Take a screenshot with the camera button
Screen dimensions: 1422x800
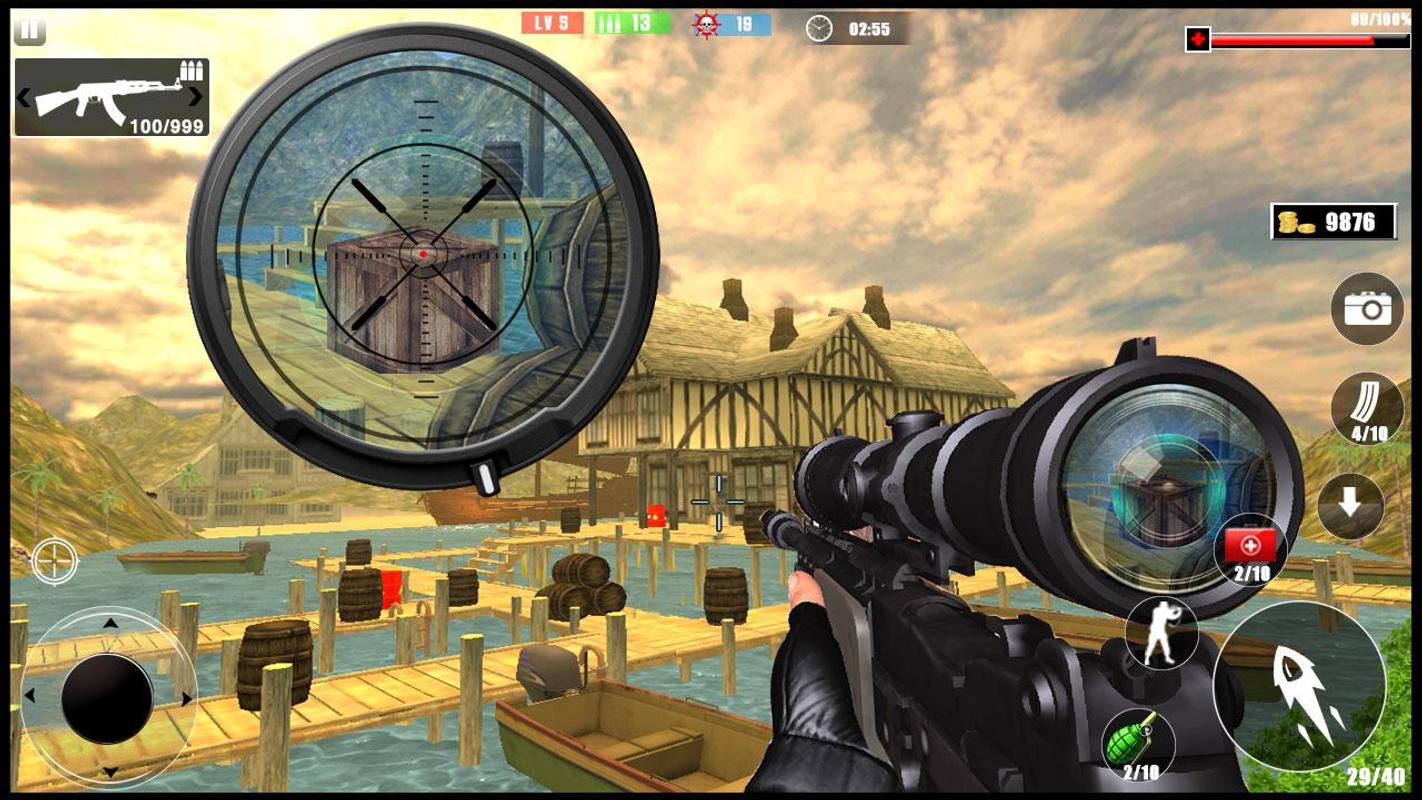(x=1367, y=309)
